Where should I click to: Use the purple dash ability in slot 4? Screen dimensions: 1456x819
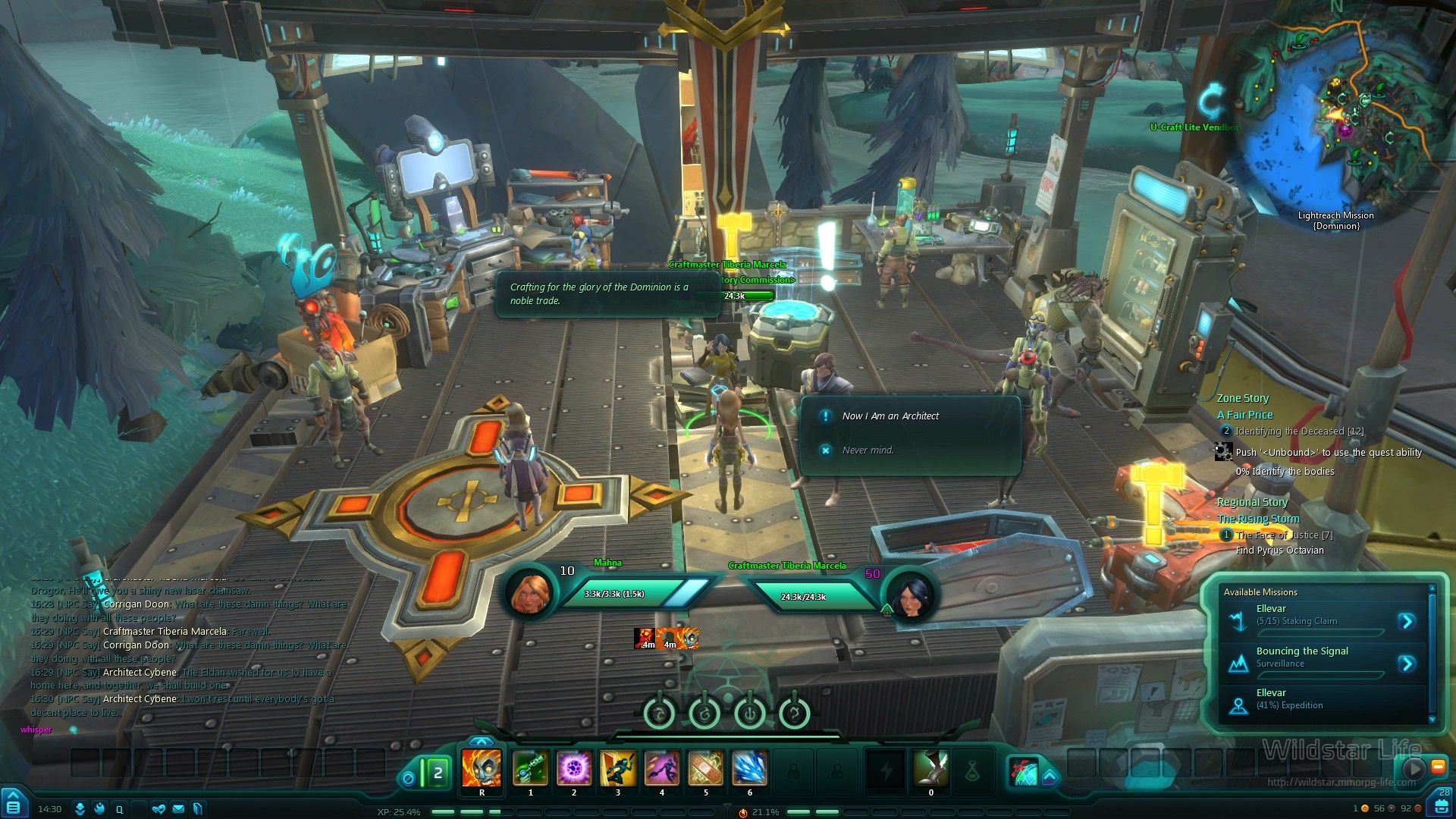pos(662,768)
